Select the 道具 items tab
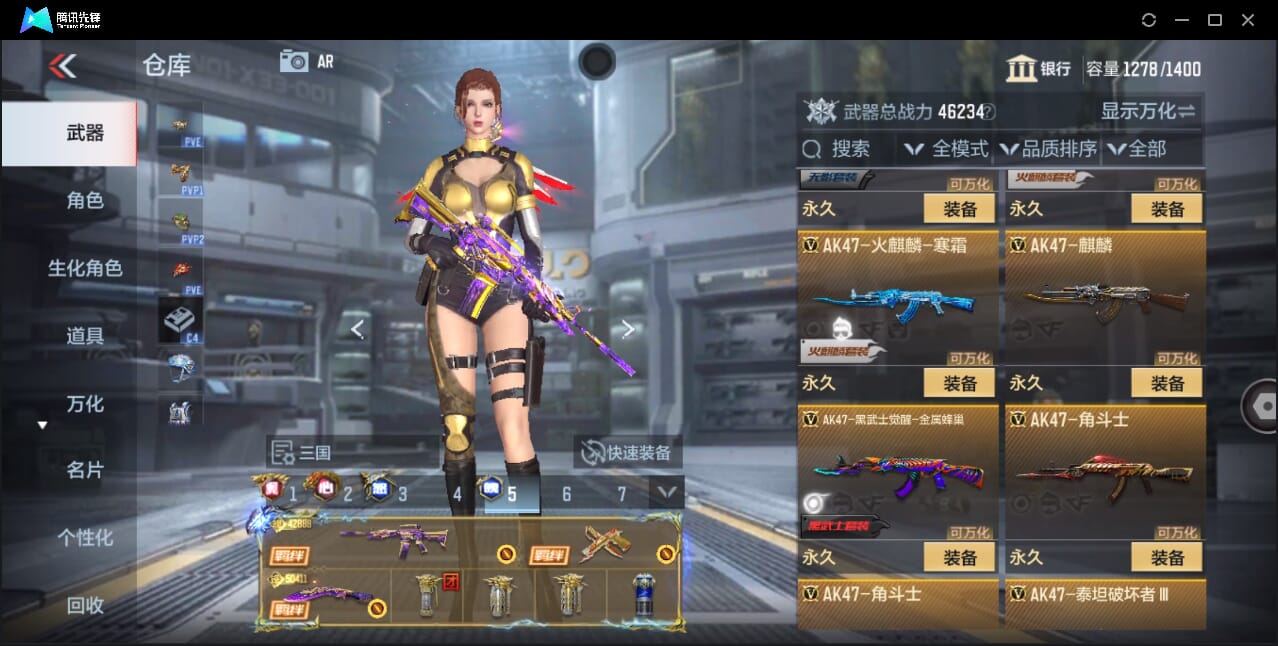Viewport: 1278px width, 646px height. (x=85, y=336)
